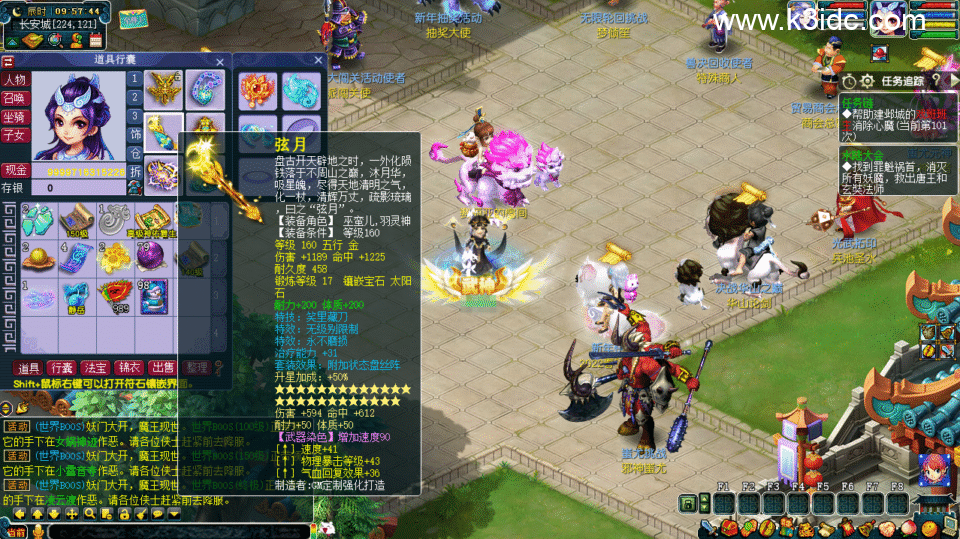Click the player avatar portrait at top right

click(x=888, y=18)
